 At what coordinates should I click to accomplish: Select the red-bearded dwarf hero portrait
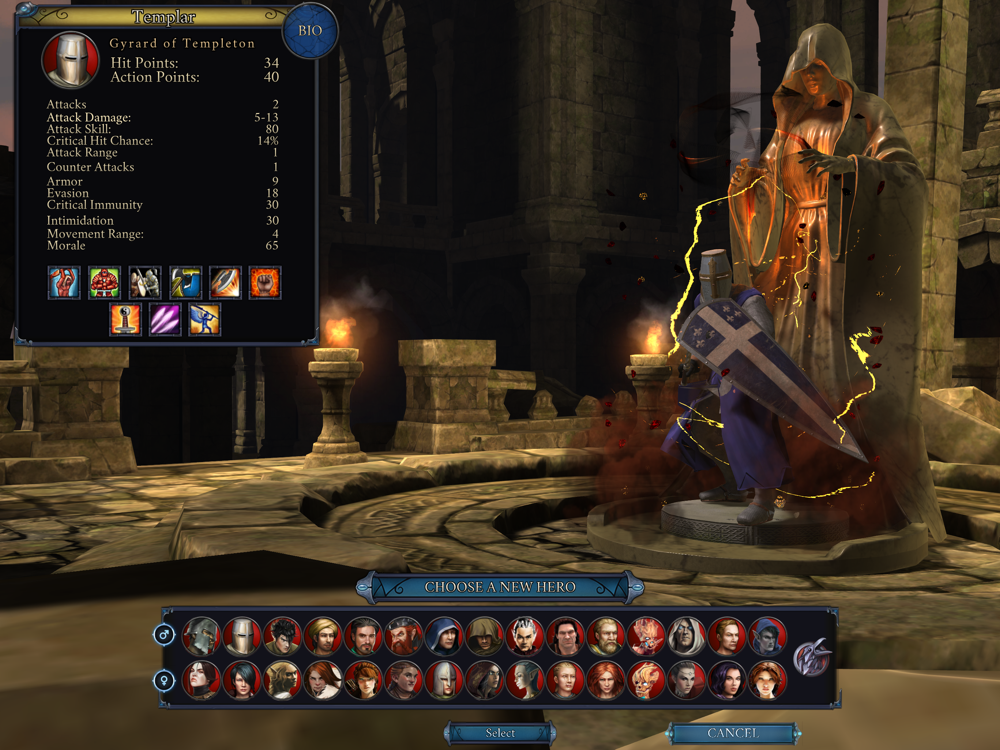tap(404, 636)
